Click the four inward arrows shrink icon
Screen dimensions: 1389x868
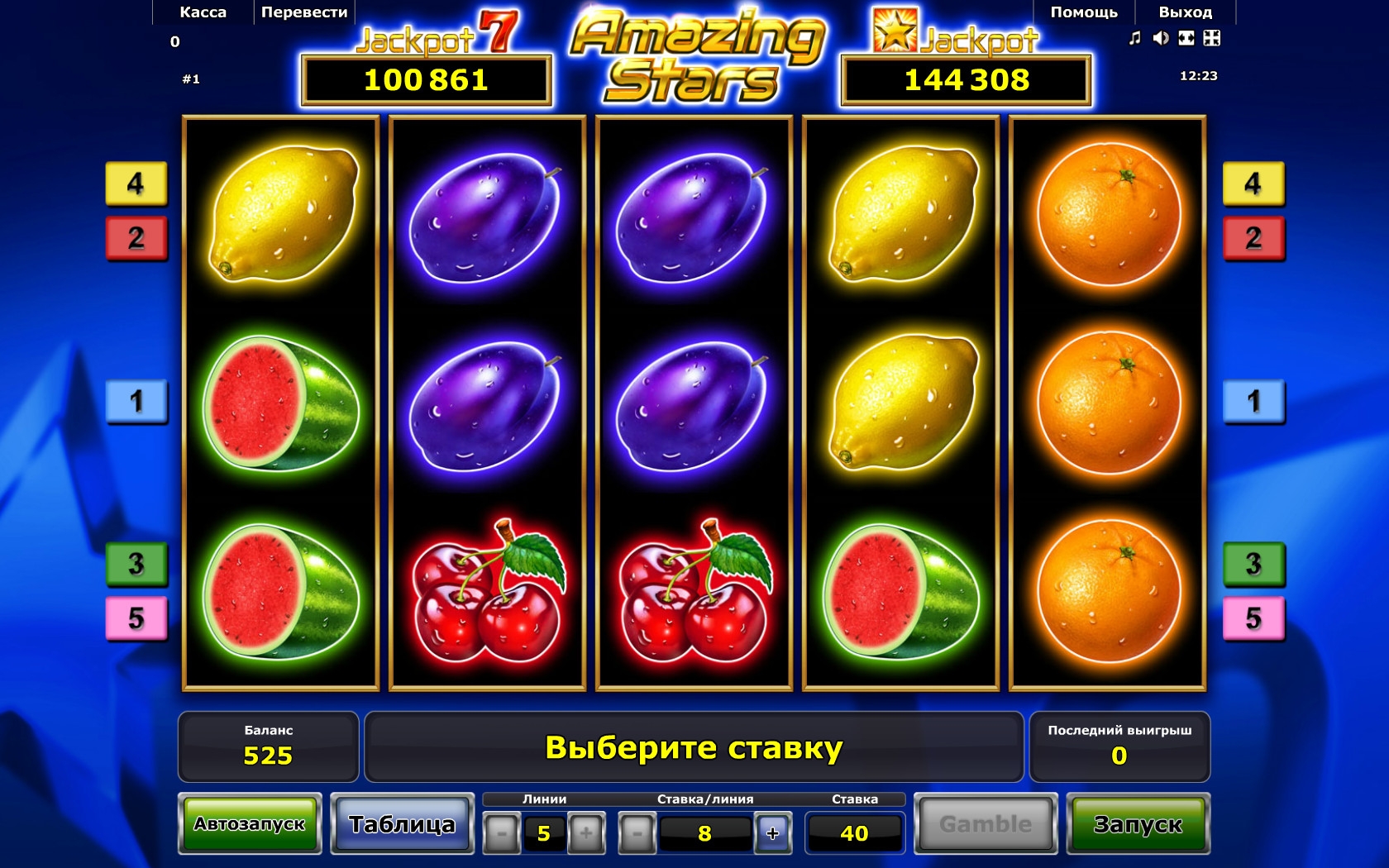(1212, 38)
